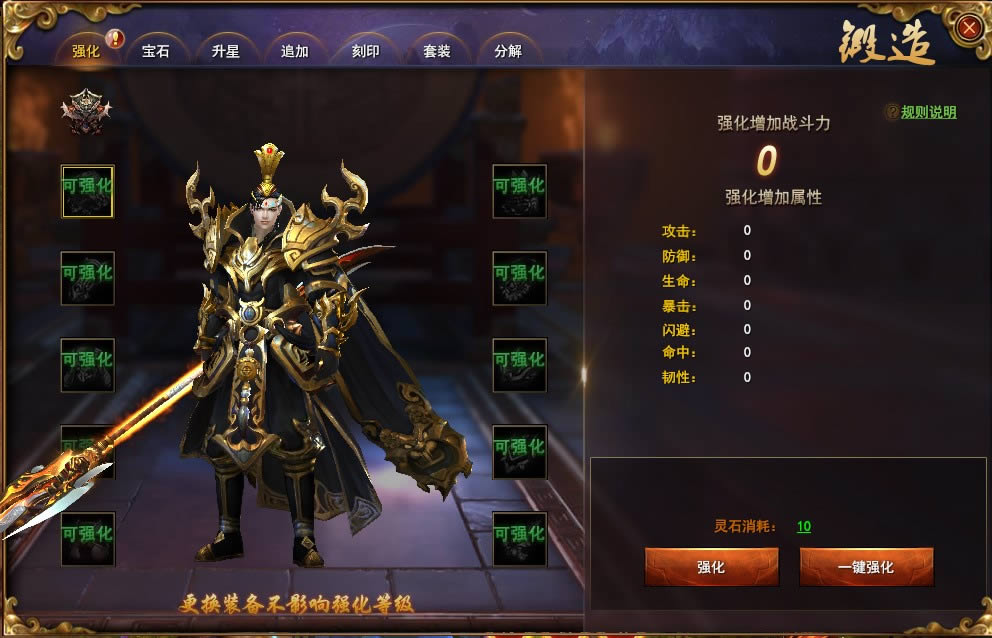Activate the 一键强化 button
The width and height of the screenshot is (992, 638).
tap(866, 567)
